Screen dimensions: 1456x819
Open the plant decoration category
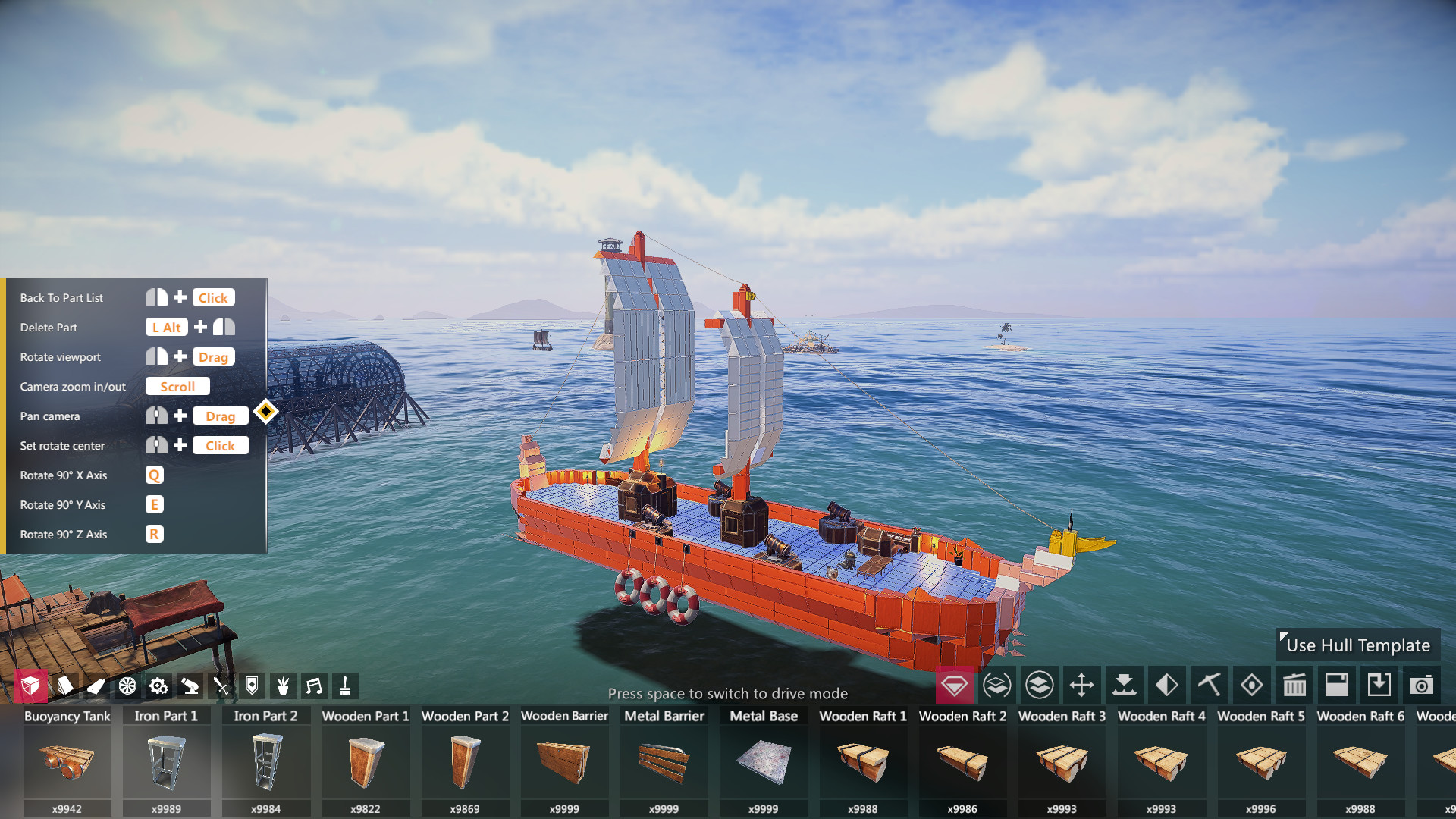[x=284, y=686]
